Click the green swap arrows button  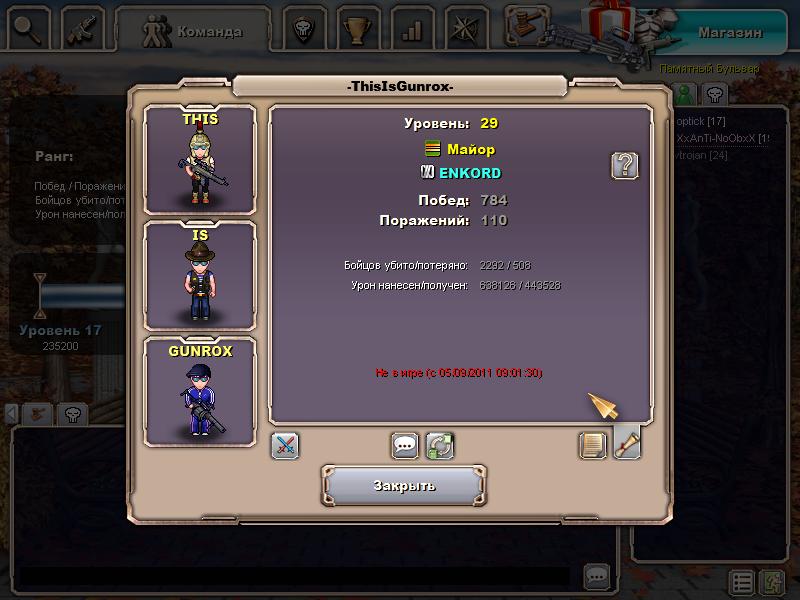coord(440,445)
